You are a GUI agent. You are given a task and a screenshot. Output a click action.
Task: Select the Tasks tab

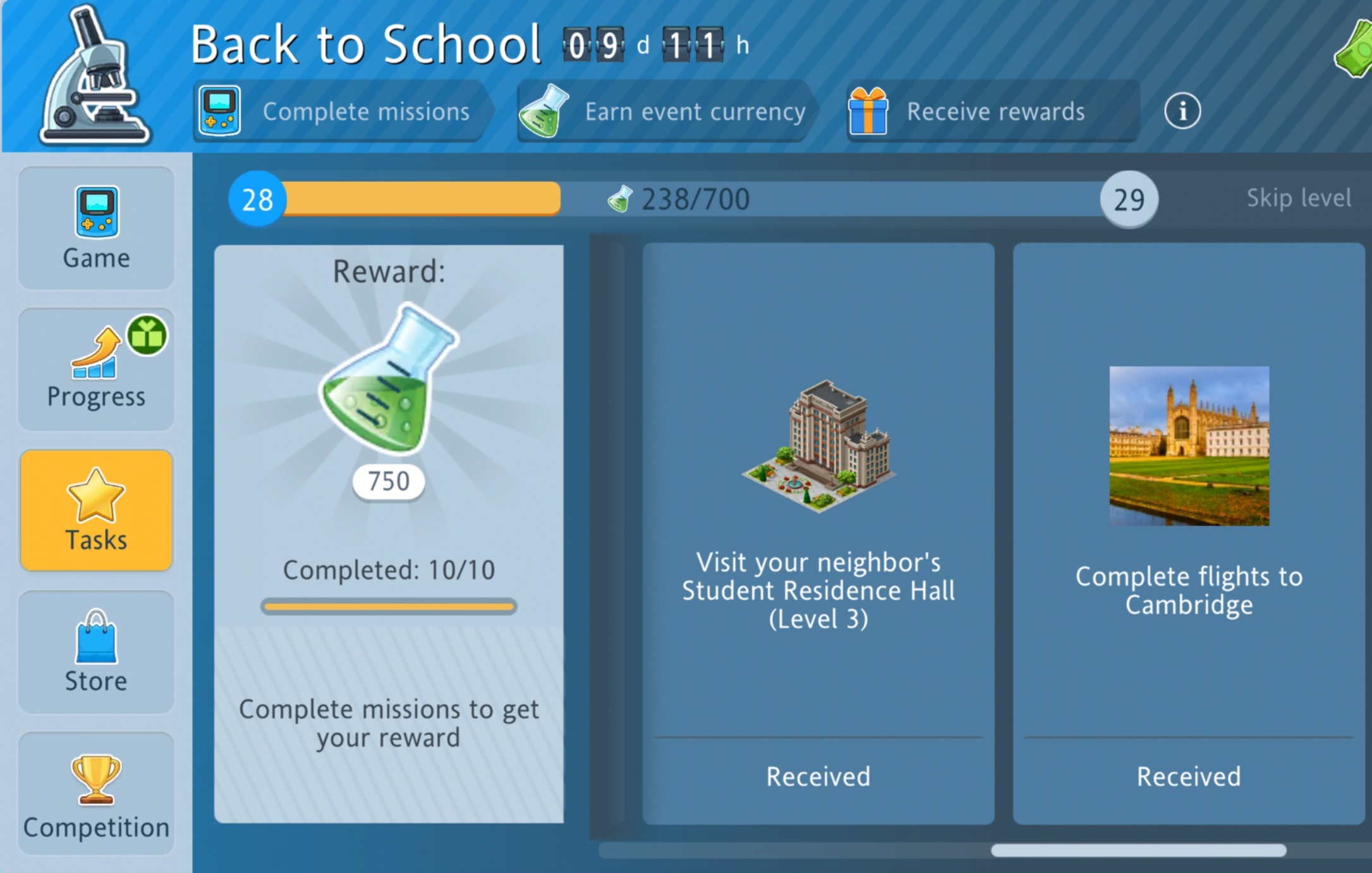[96, 510]
